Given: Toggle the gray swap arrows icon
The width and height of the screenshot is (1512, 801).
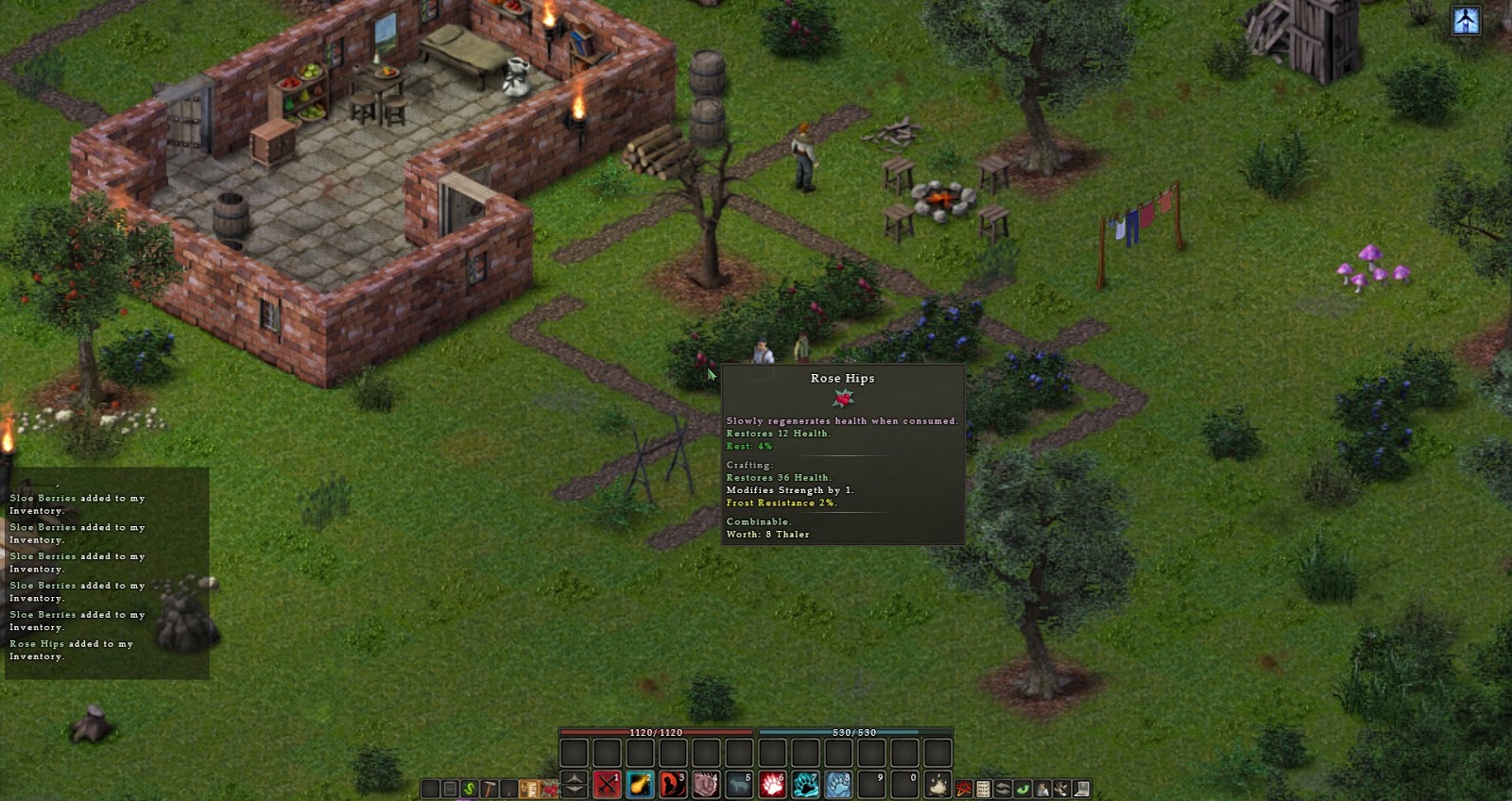Looking at the screenshot, I should [1003, 787].
